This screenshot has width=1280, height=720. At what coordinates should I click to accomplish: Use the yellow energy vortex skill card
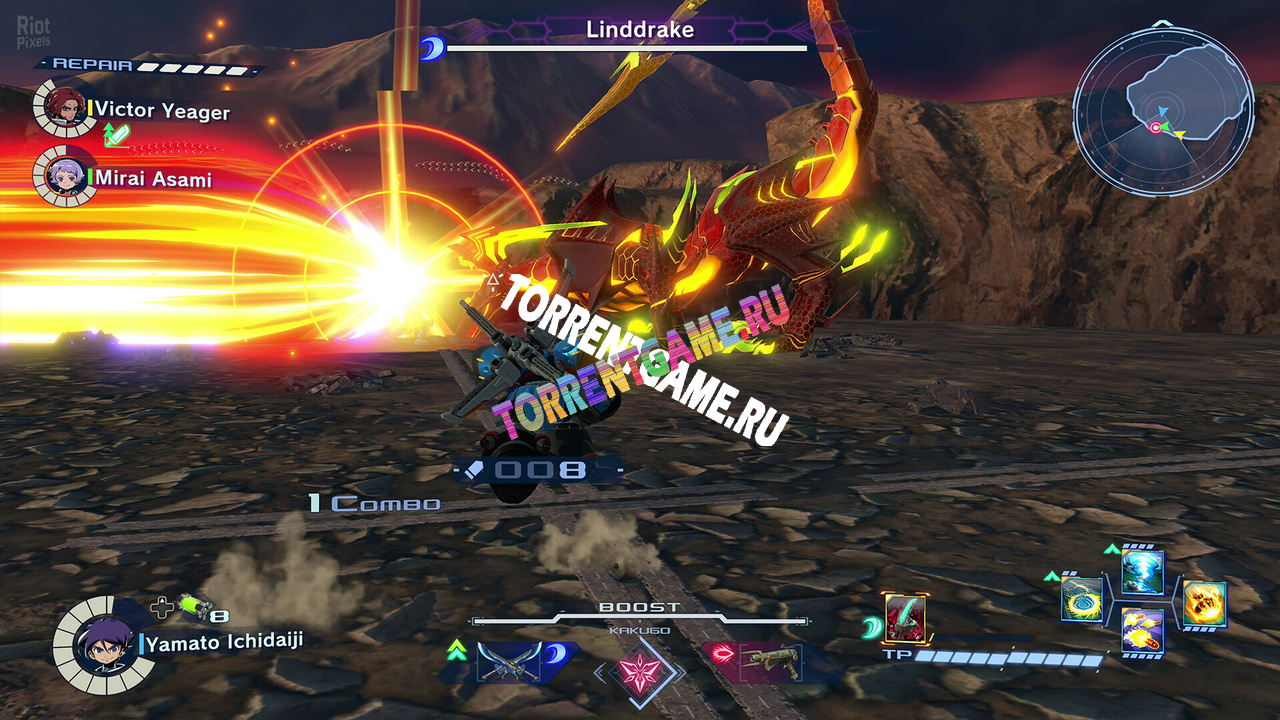[x=1083, y=601]
